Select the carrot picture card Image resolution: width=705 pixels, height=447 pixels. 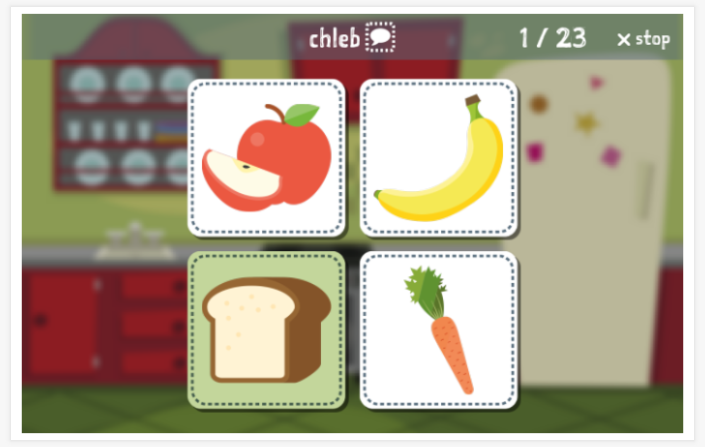438,330
